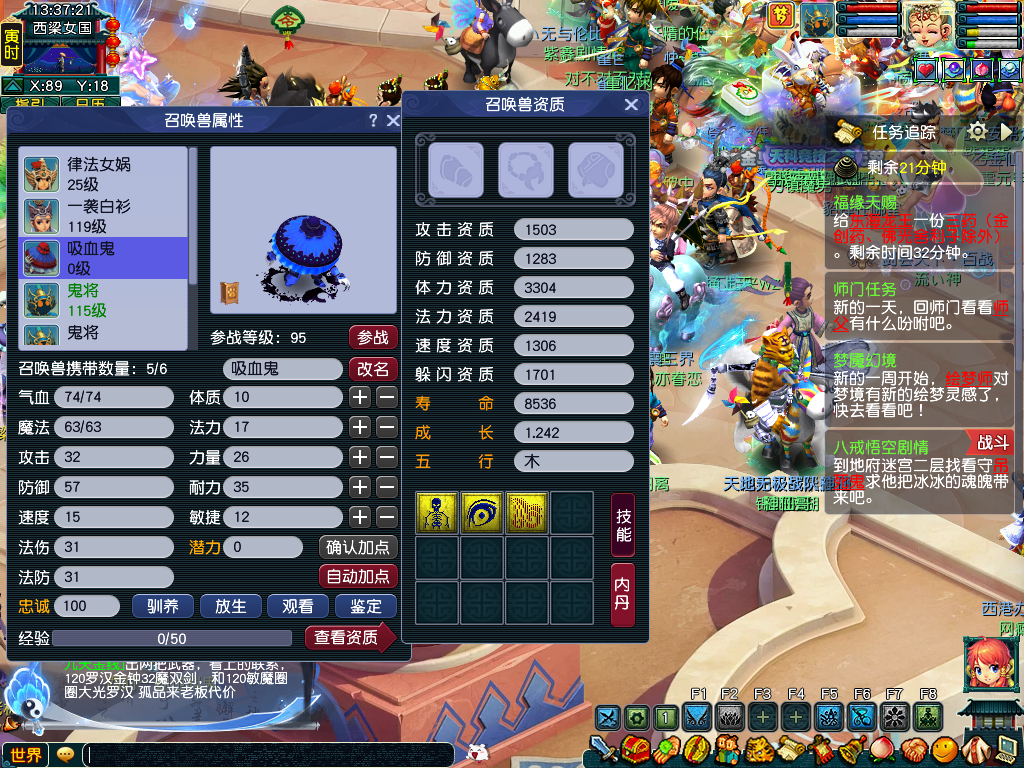Close the 召唤兽属性 window
The image size is (1024, 768).
391,121
